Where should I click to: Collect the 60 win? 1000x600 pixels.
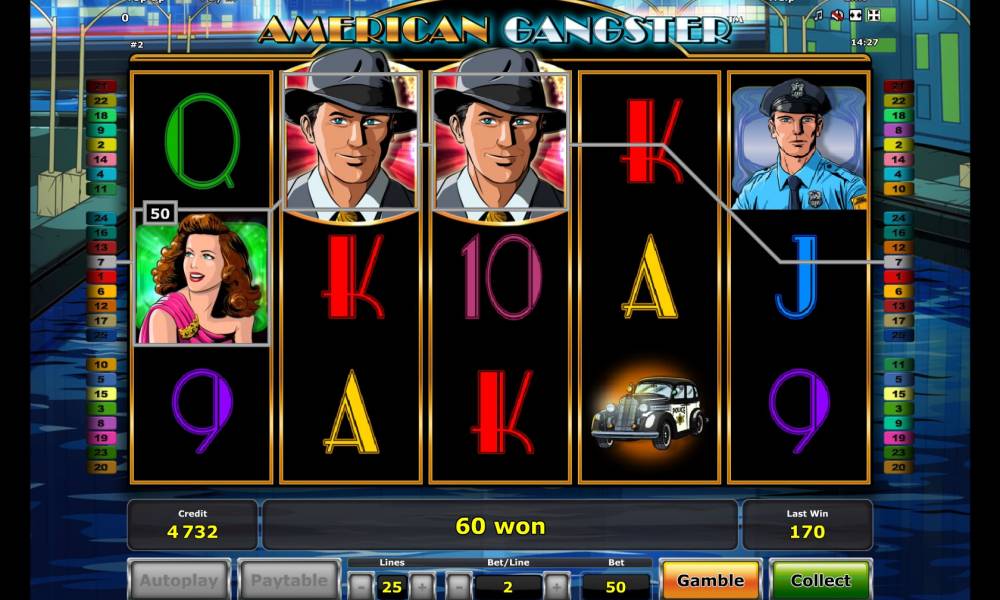tap(820, 580)
